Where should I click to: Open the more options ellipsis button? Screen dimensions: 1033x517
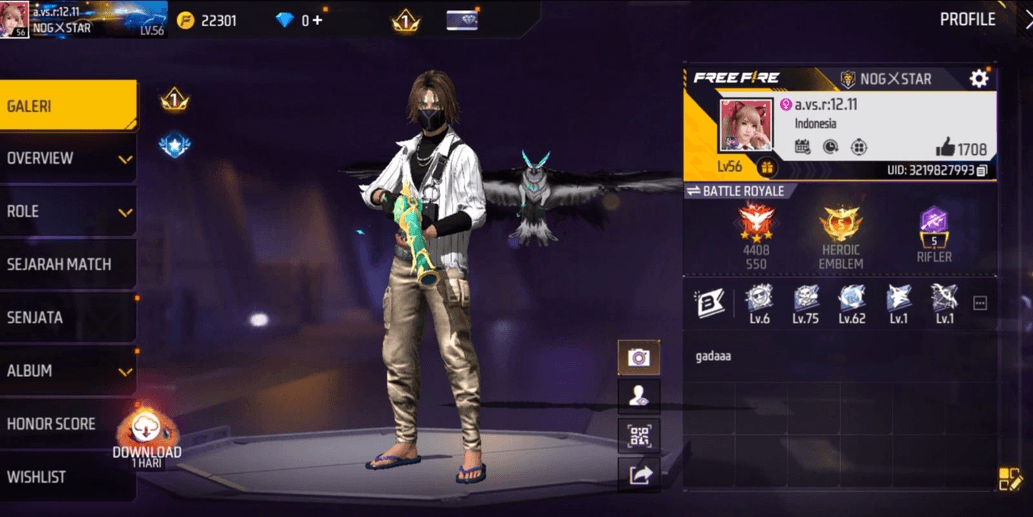[980, 303]
